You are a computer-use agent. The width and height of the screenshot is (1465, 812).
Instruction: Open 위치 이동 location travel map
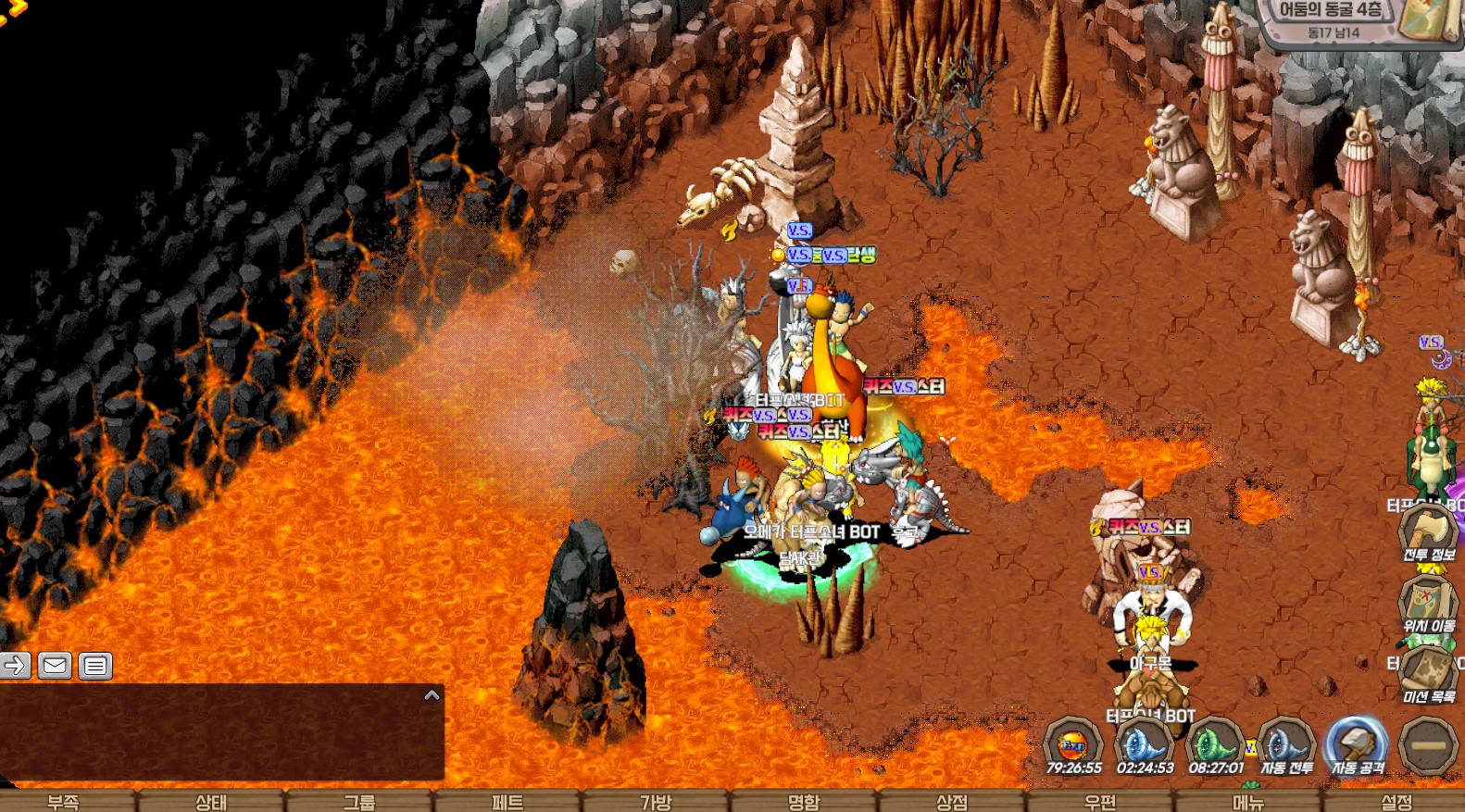(1428, 604)
